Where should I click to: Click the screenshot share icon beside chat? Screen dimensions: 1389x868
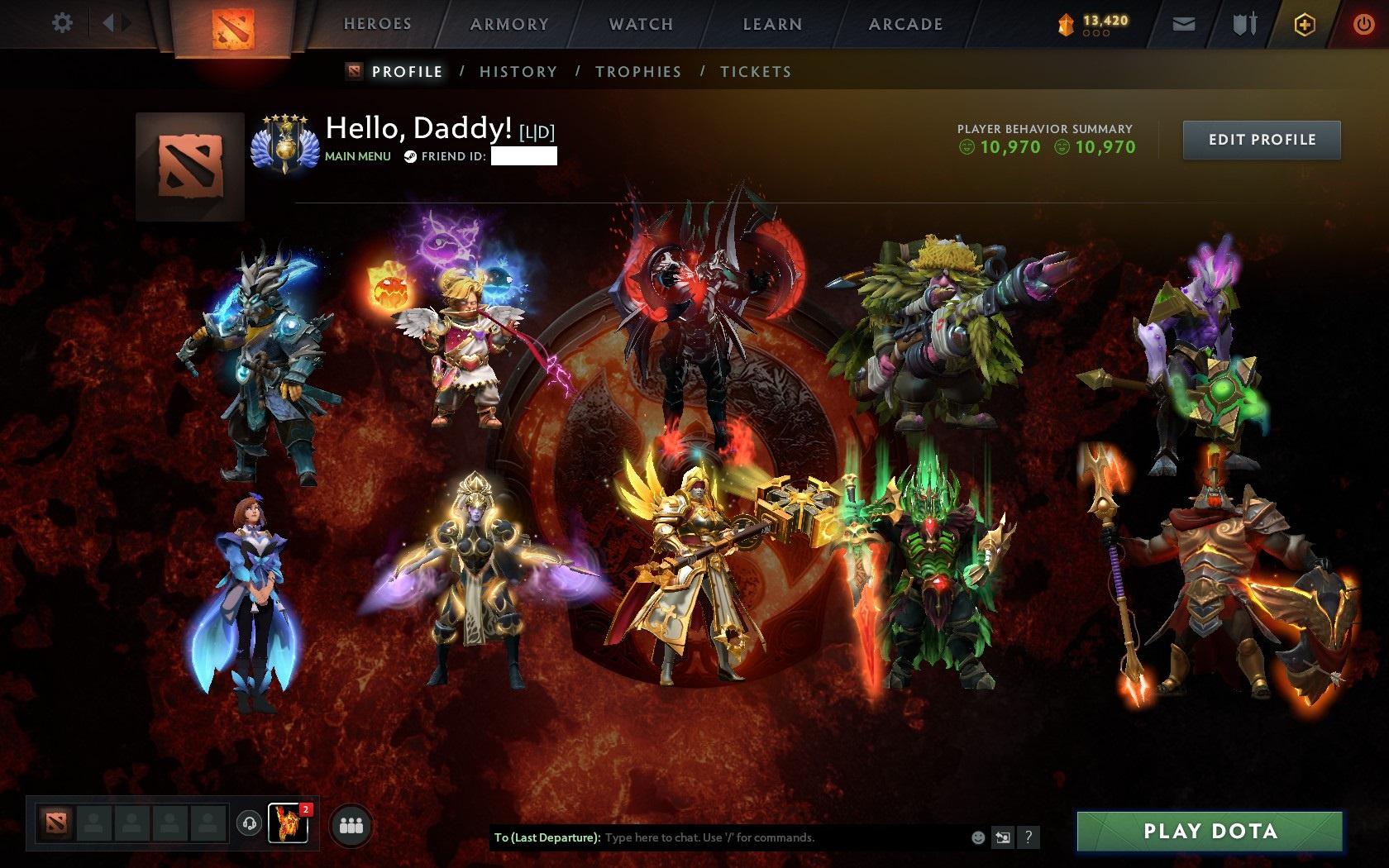pos(1003,837)
